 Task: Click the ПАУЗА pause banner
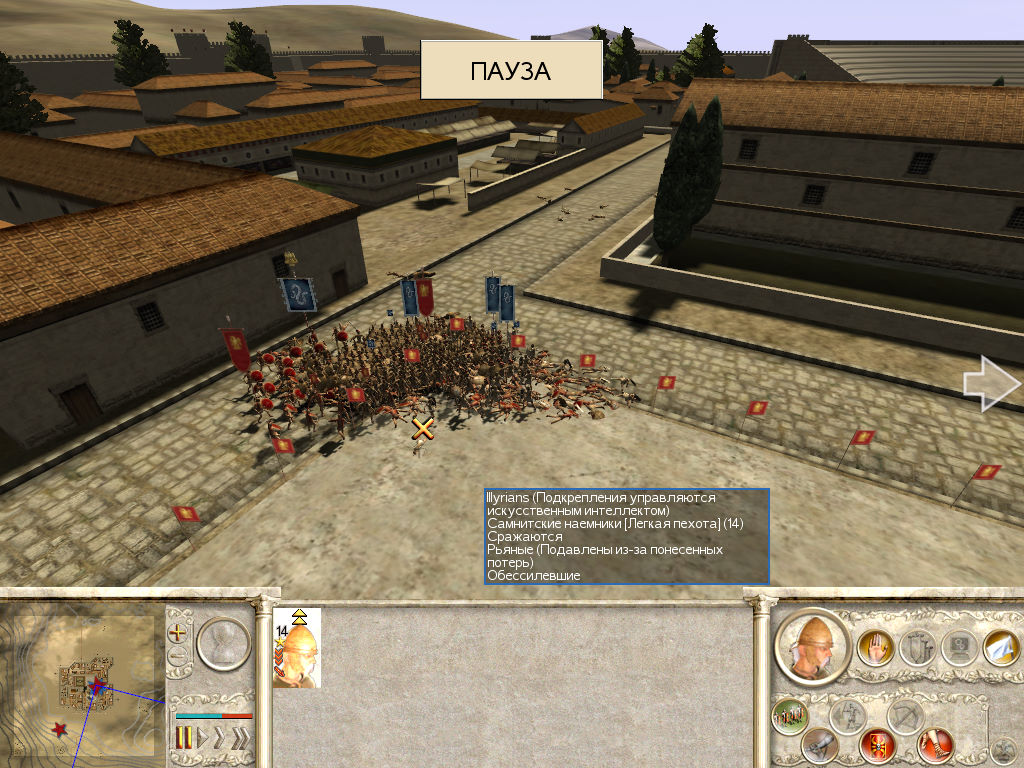pos(511,71)
